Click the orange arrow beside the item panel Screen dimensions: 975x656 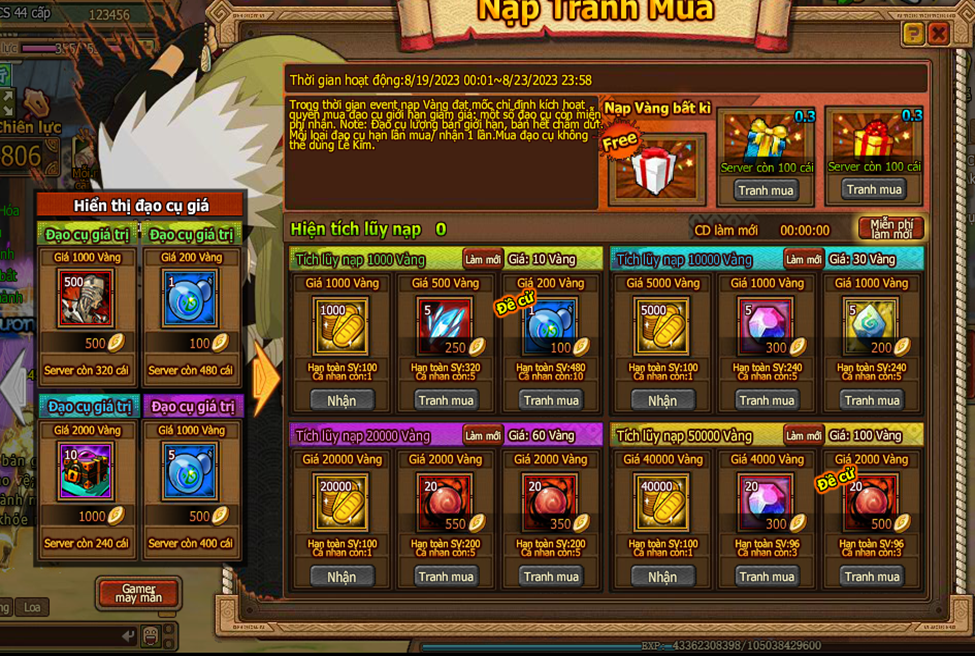click(x=266, y=381)
